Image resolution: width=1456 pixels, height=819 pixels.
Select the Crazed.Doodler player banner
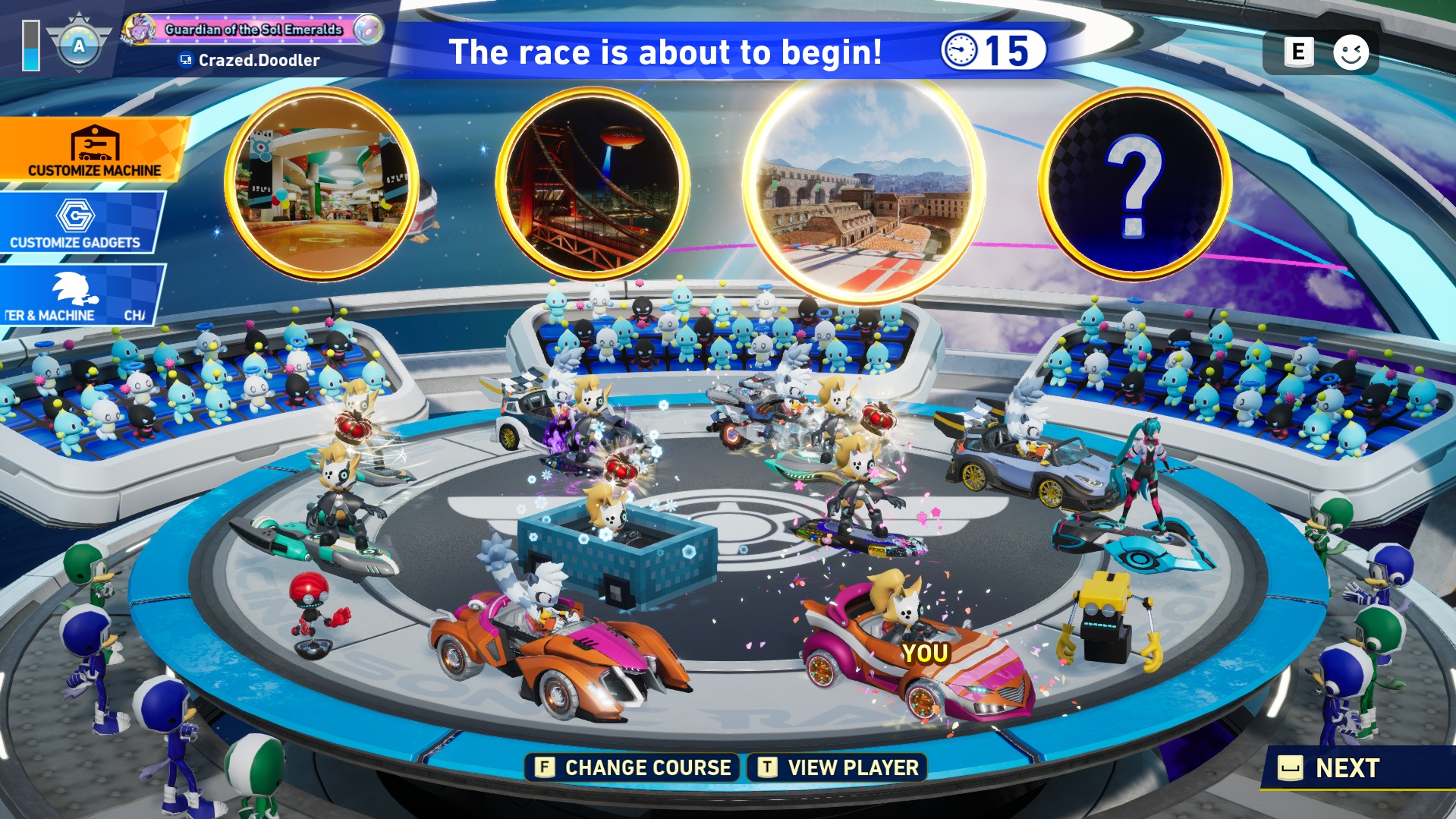tap(253, 44)
